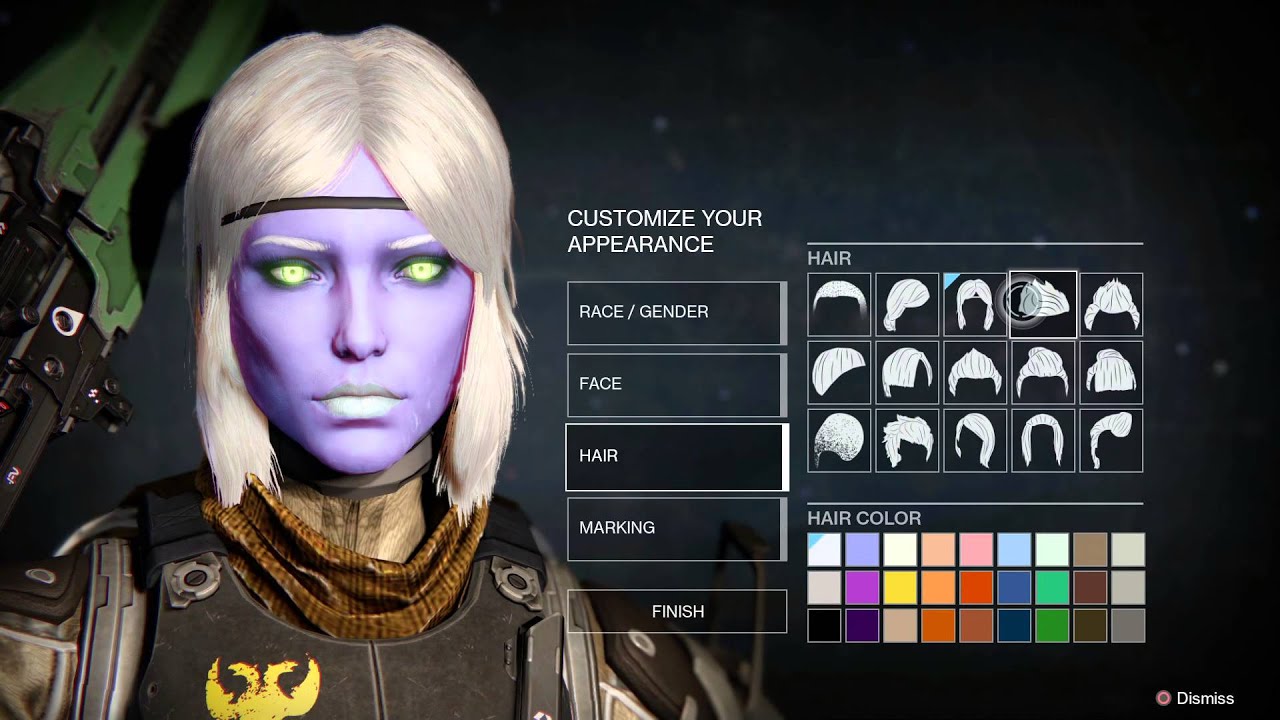Open the Race / Gender category

pos(676,312)
